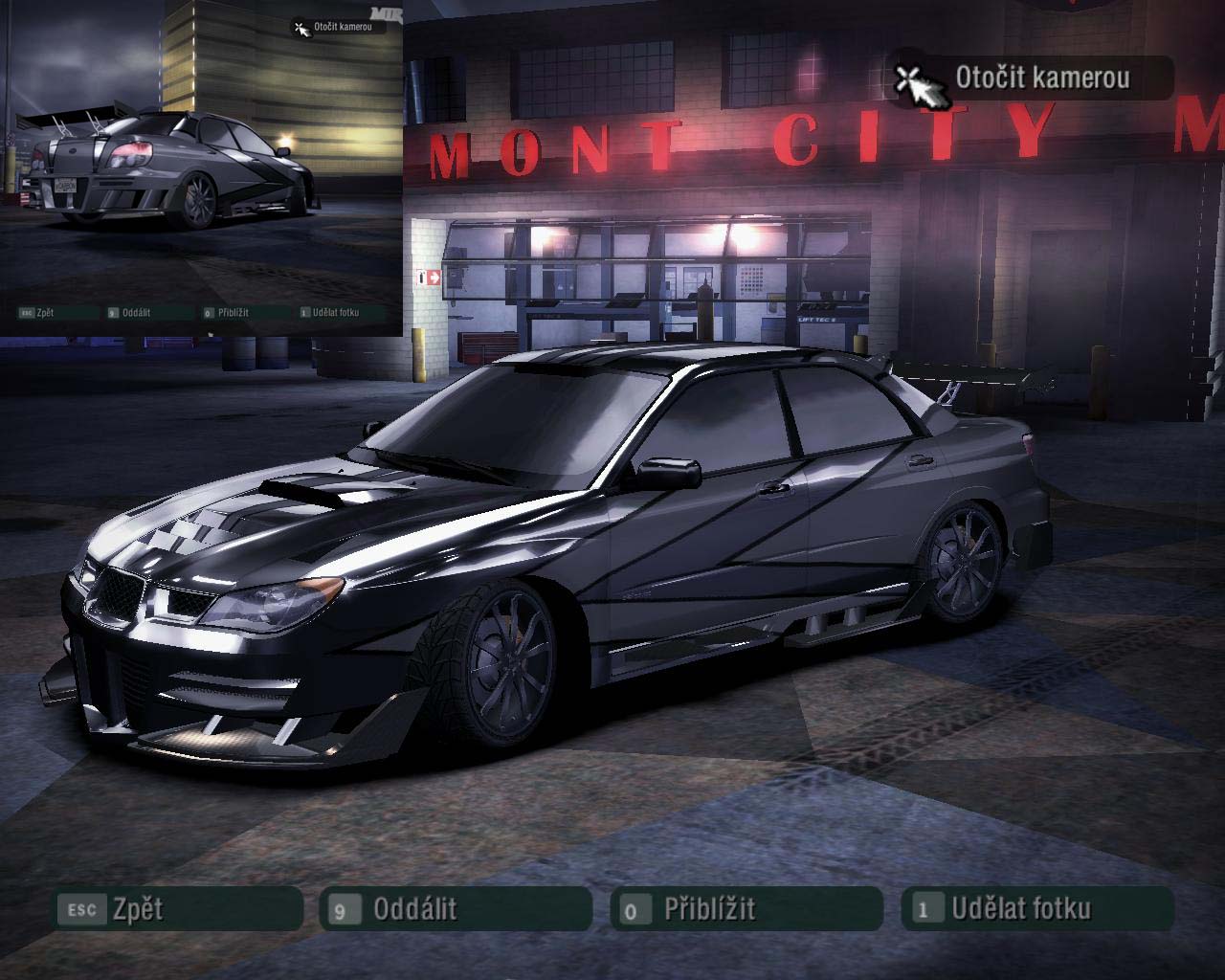Take a photo via the large Udělat fotku button
Image resolution: width=1225 pixels, height=980 pixels.
pyautogui.click(x=1037, y=908)
